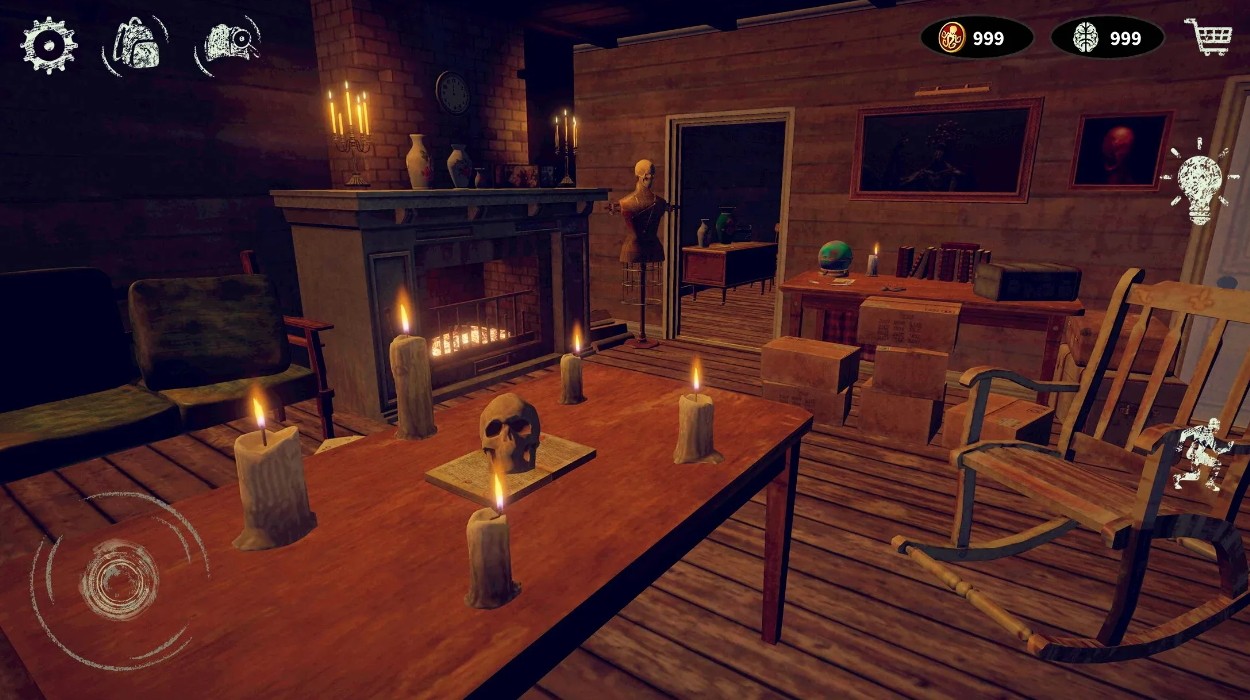Tap the lightbulb hint icon
Image resolution: width=1250 pixels, height=700 pixels.
click(1199, 182)
